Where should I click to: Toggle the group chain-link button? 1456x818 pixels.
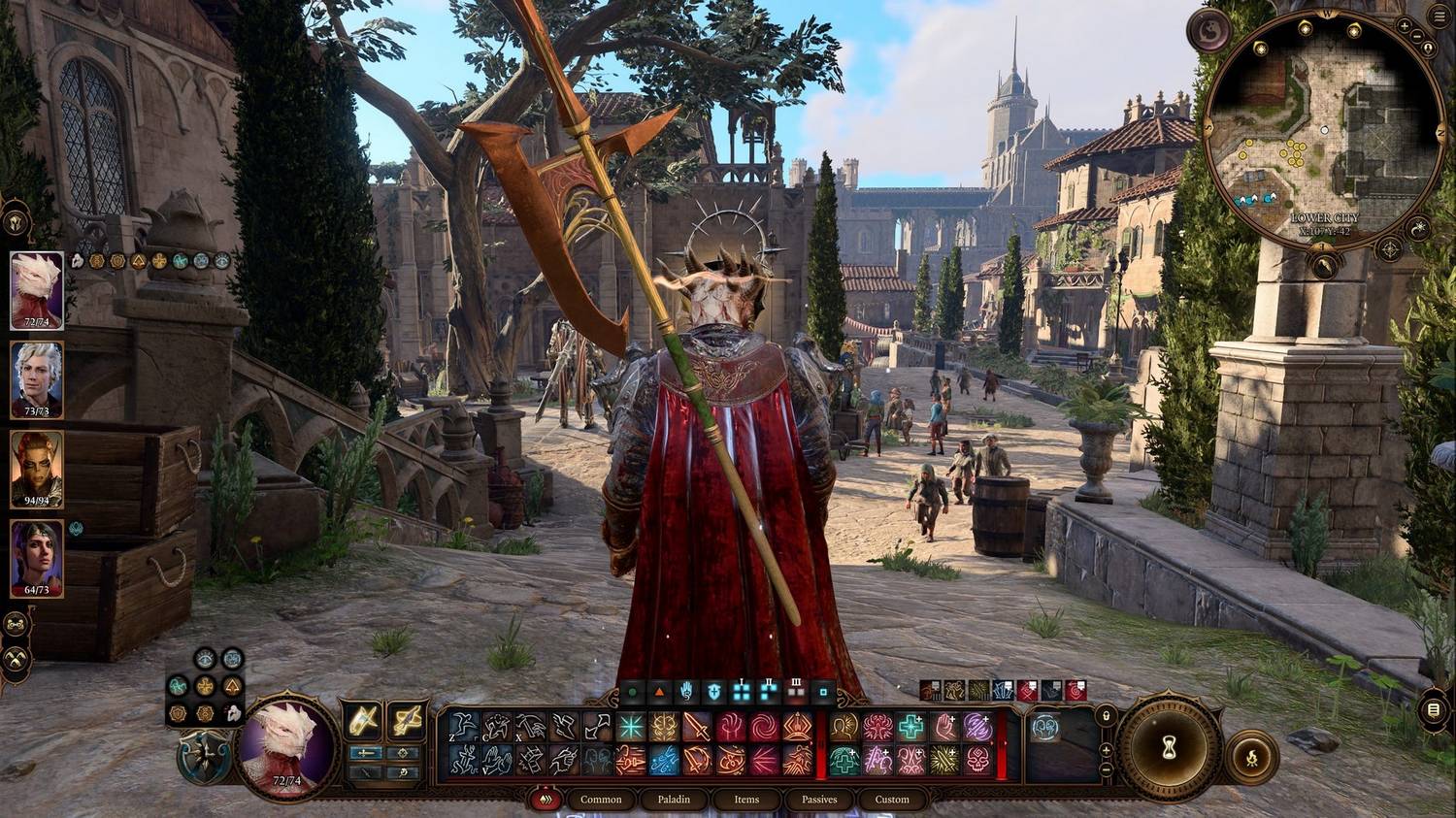16,624
